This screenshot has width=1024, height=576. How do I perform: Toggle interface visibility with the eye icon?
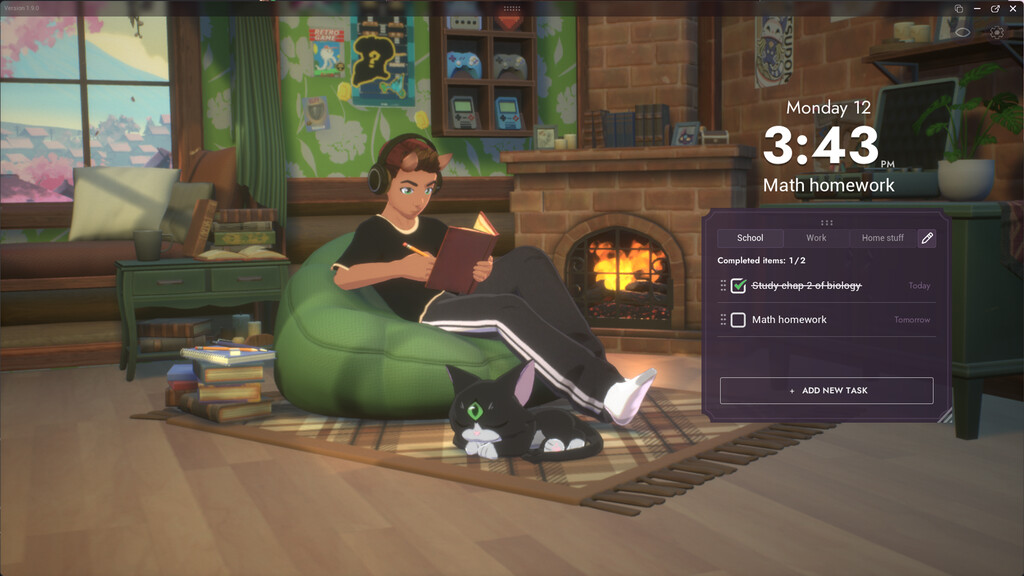(x=963, y=32)
